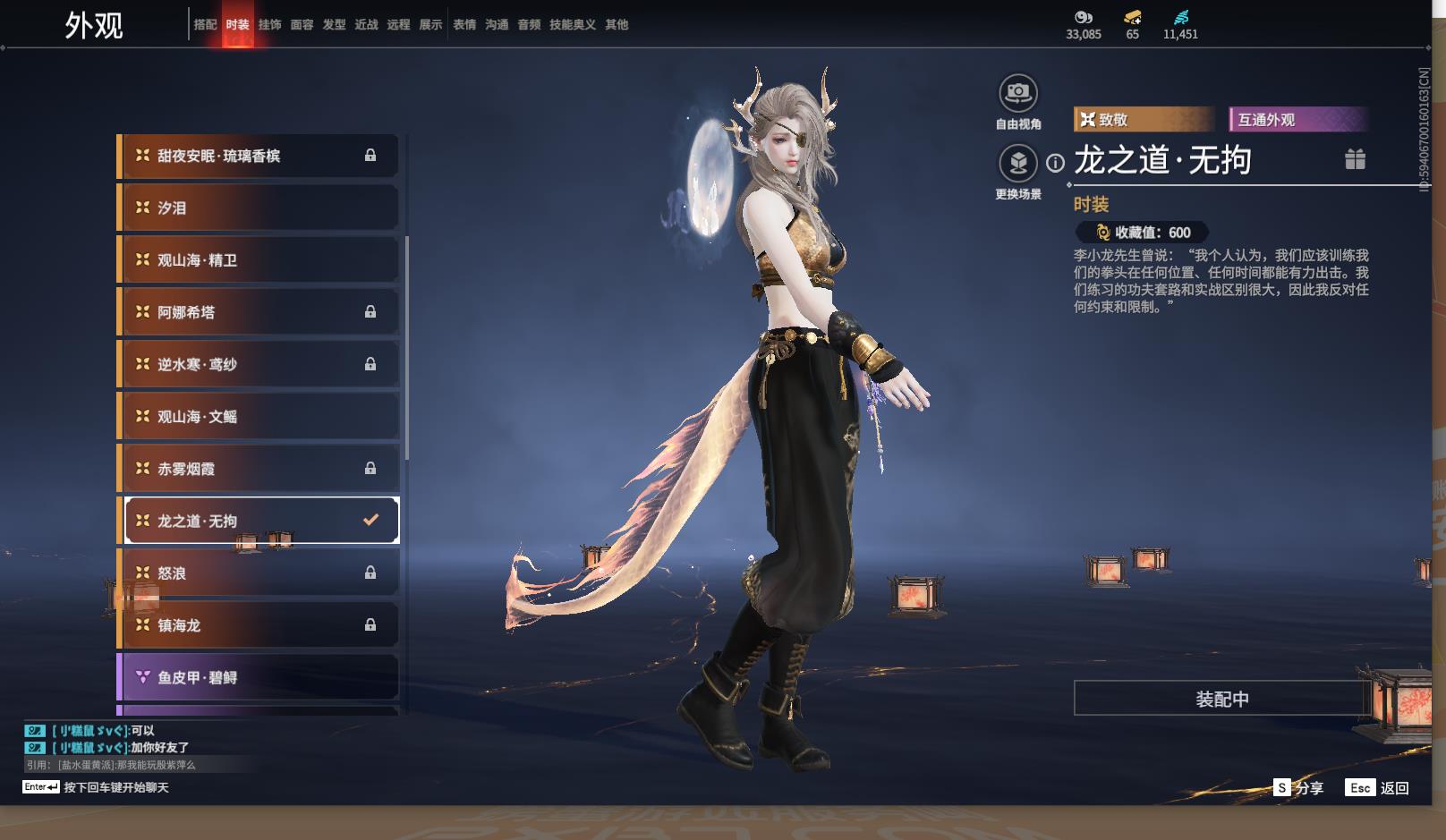Select the 发型 hairstyle tab

click(334, 25)
